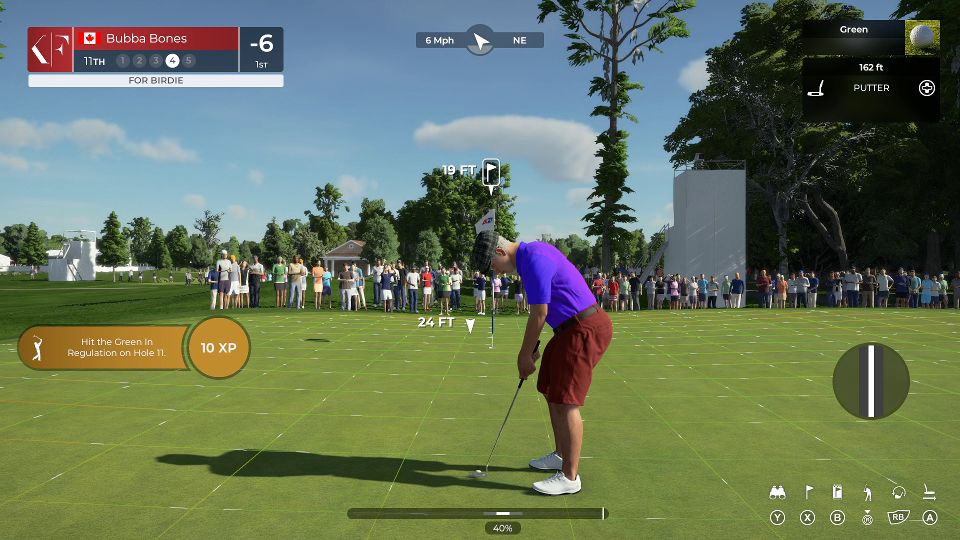960x540 pixels.
Task: Activate the club head rotate icon
Action: (x=898, y=492)
